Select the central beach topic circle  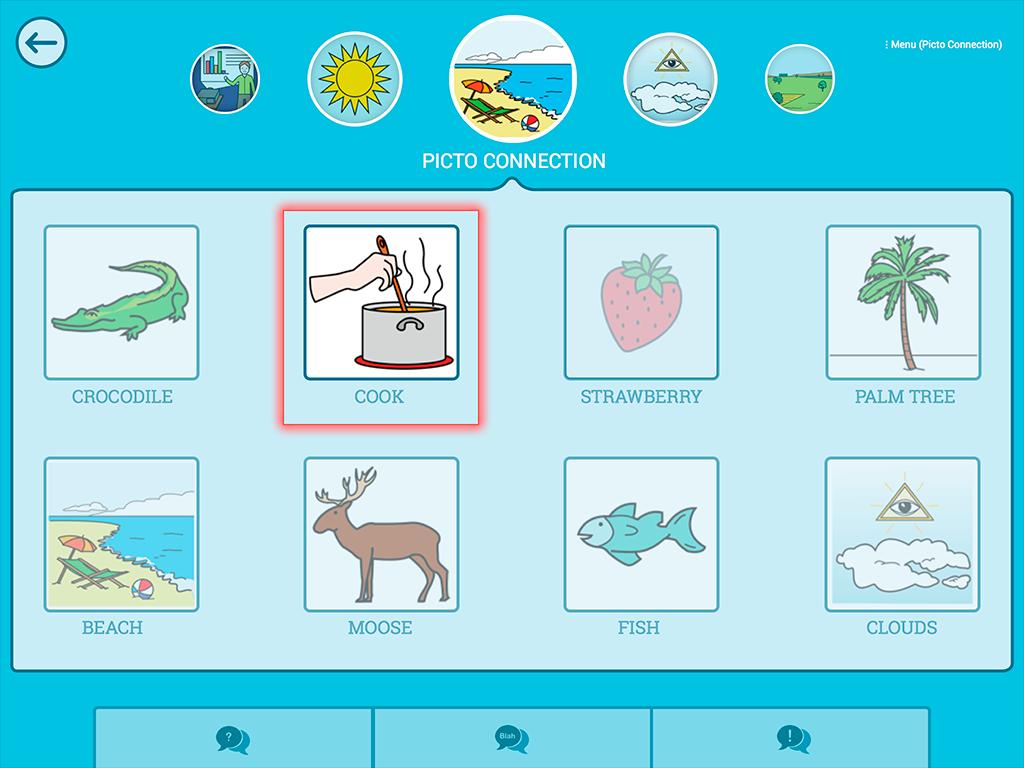(512, 80)
